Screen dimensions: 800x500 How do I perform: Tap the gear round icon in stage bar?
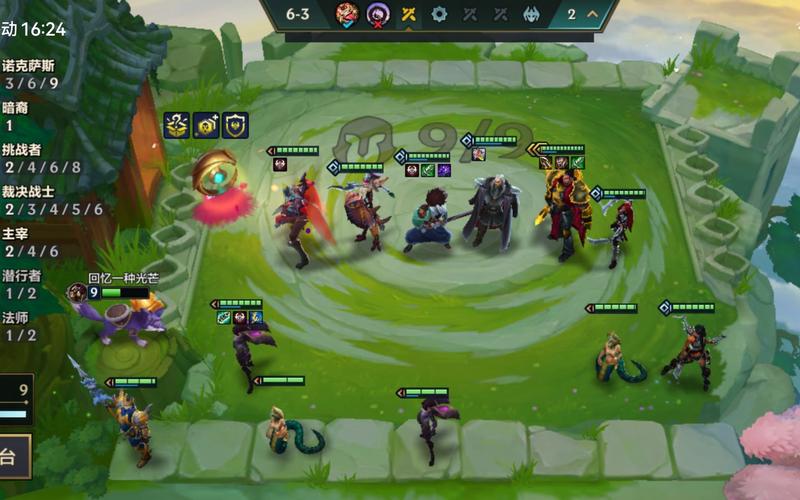click(x=439, y=14)
